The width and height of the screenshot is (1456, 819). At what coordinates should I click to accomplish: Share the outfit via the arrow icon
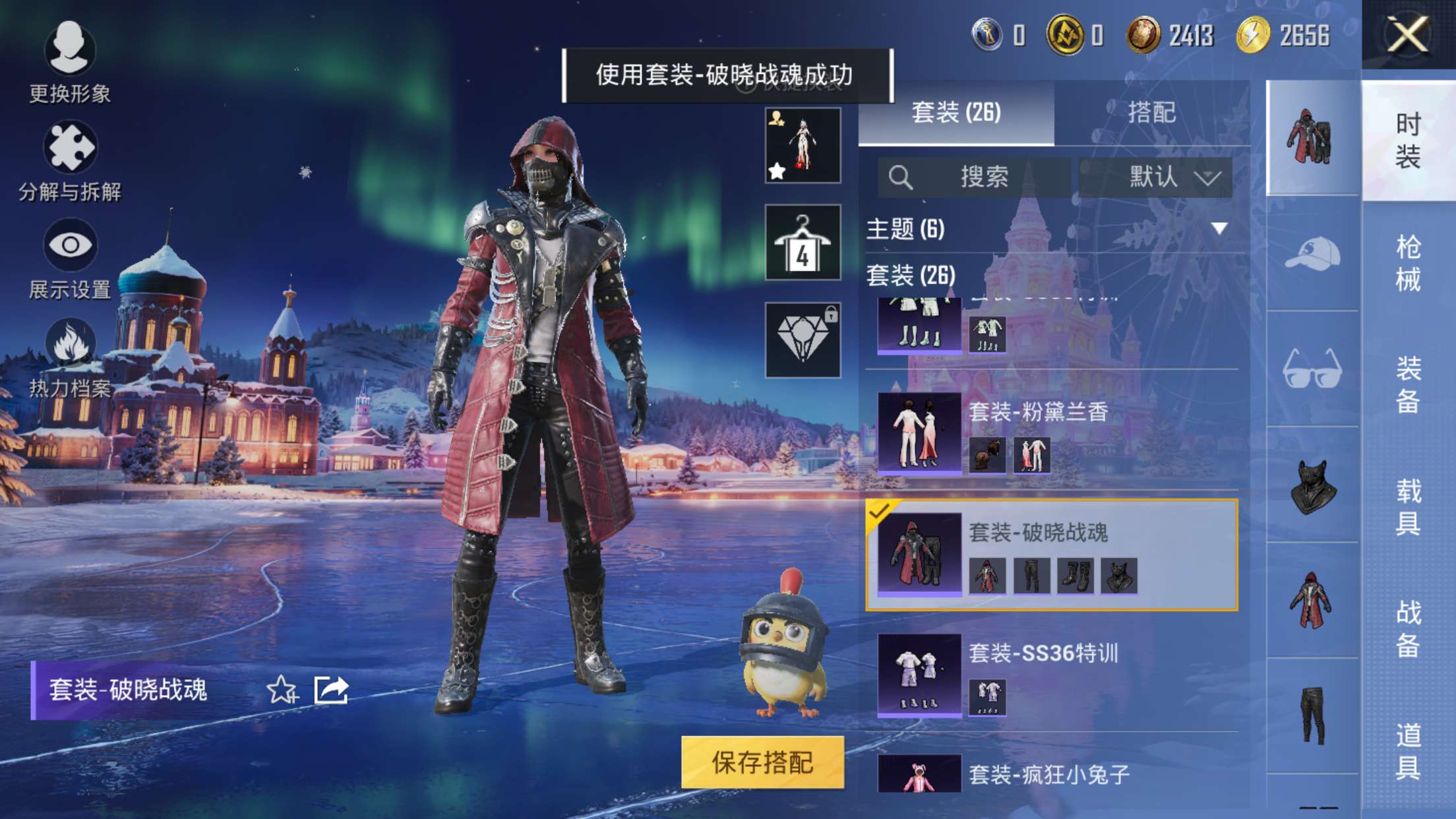pyautogui.click(x=331, y=690)
